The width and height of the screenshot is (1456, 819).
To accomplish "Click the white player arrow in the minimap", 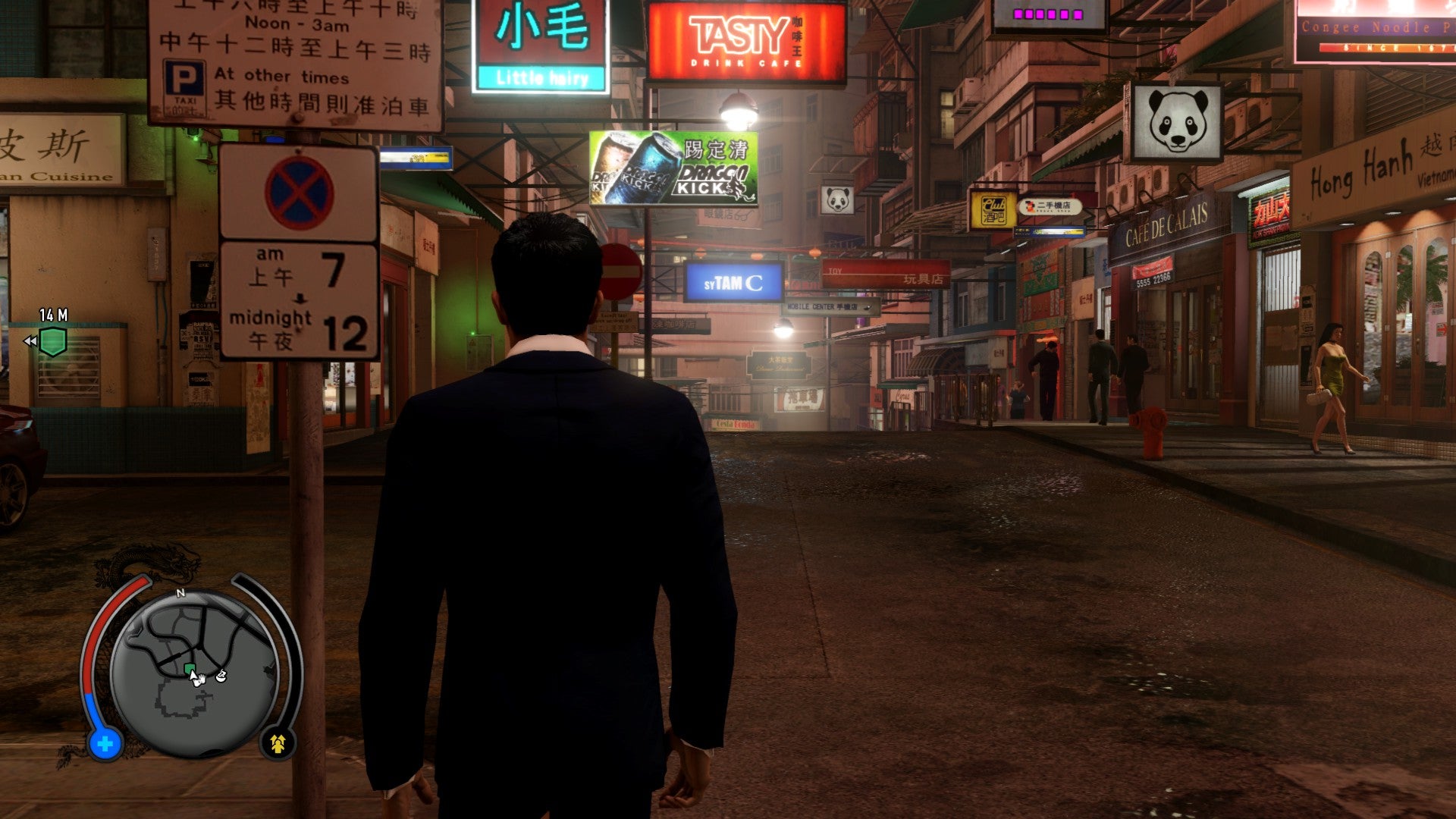I will pyautogui.click(x=194, y=676).
